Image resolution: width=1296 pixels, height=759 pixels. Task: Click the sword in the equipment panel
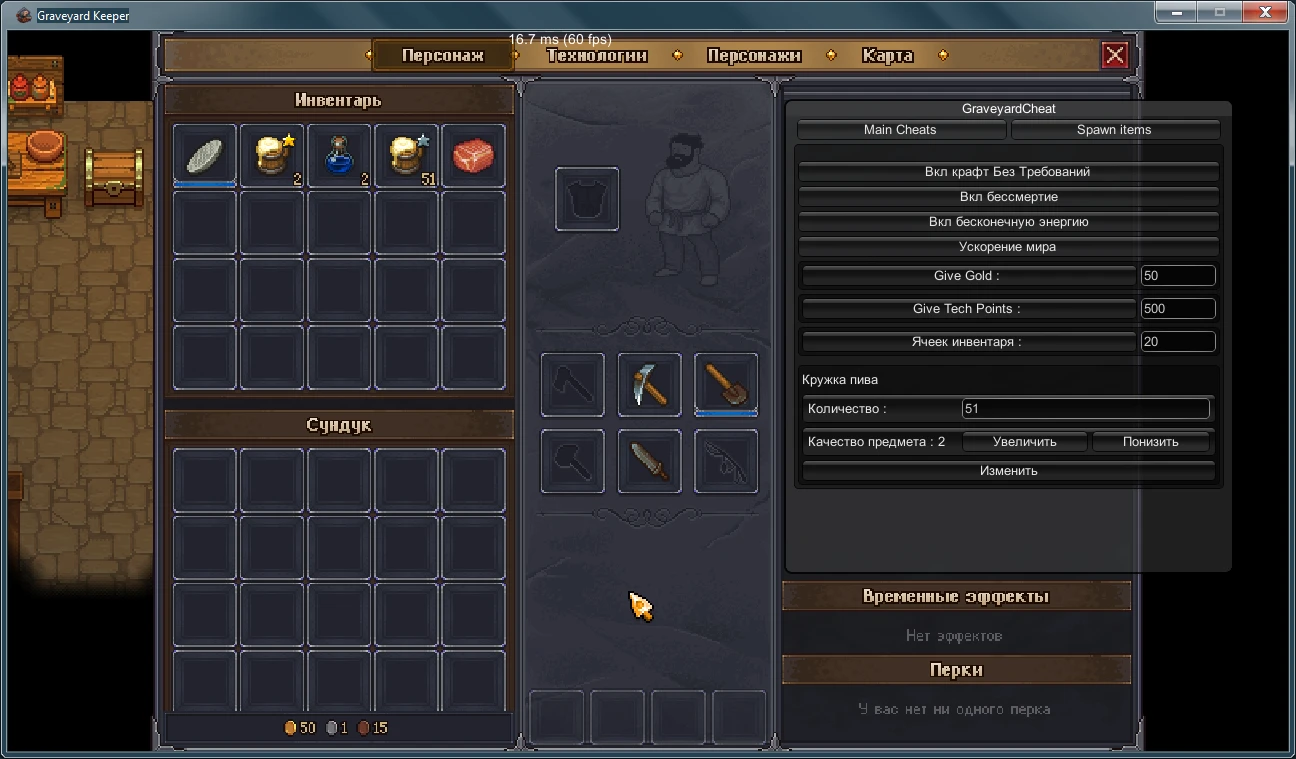pos(649,461)
